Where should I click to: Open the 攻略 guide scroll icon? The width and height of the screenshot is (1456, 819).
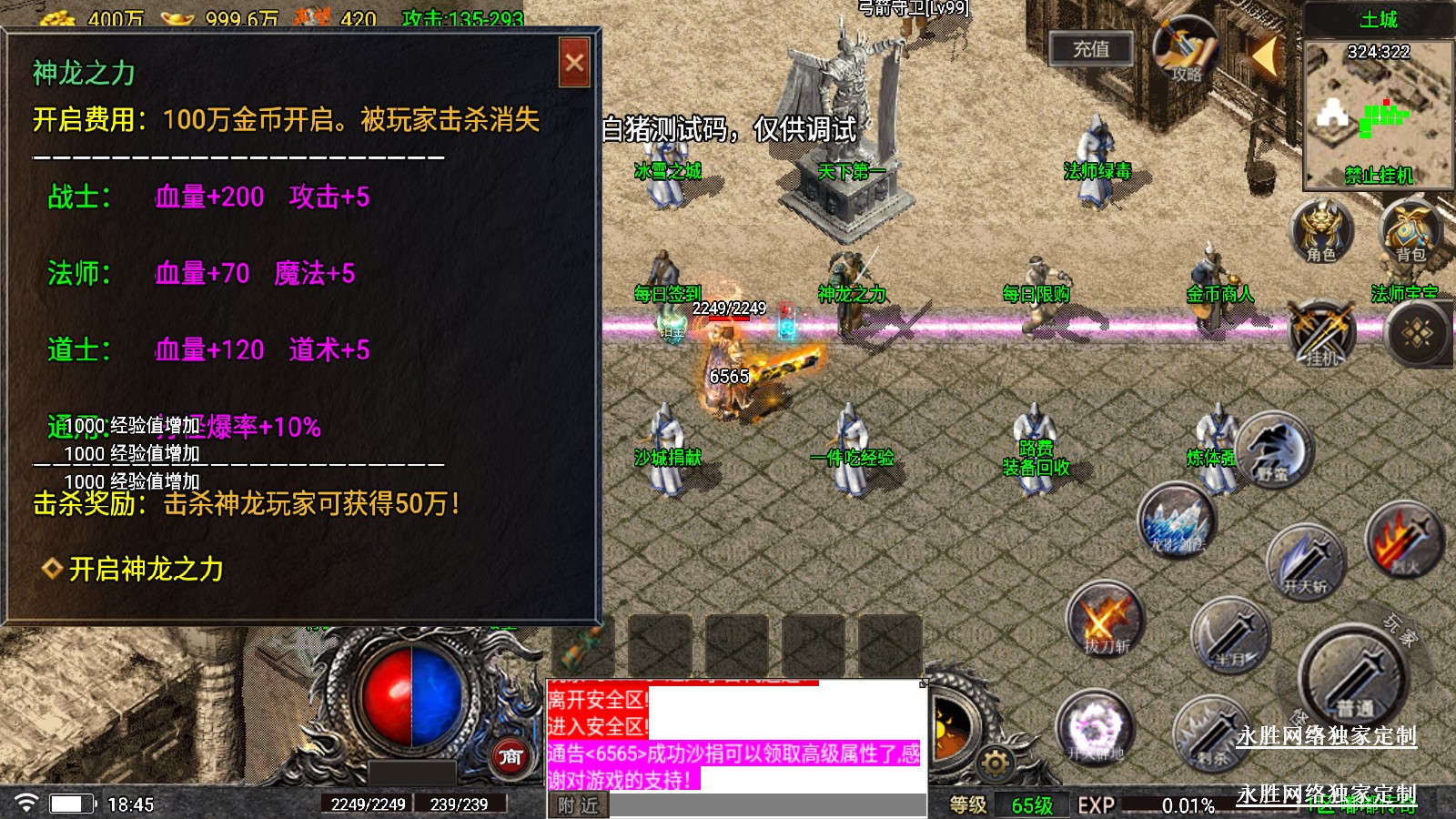[1185, 52]
